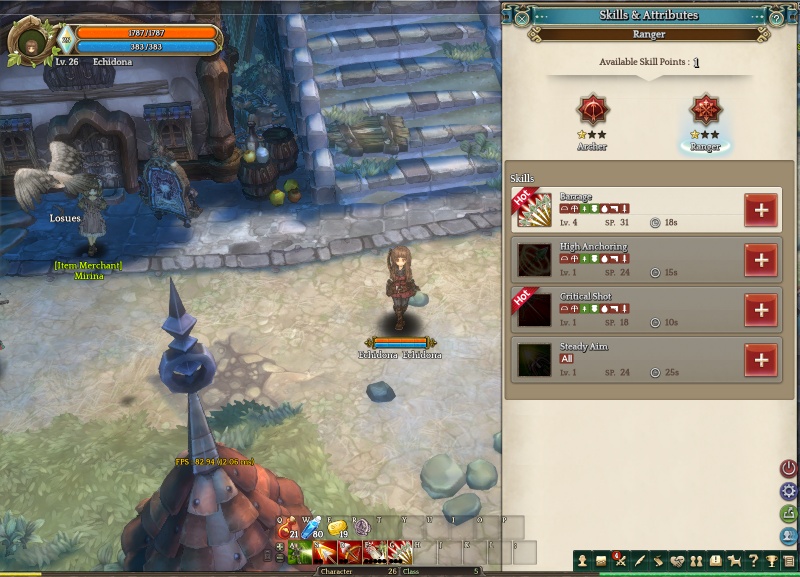Raise the Steady Aim skill level
This screenshot has width=800, height=577.
(761, 360)
